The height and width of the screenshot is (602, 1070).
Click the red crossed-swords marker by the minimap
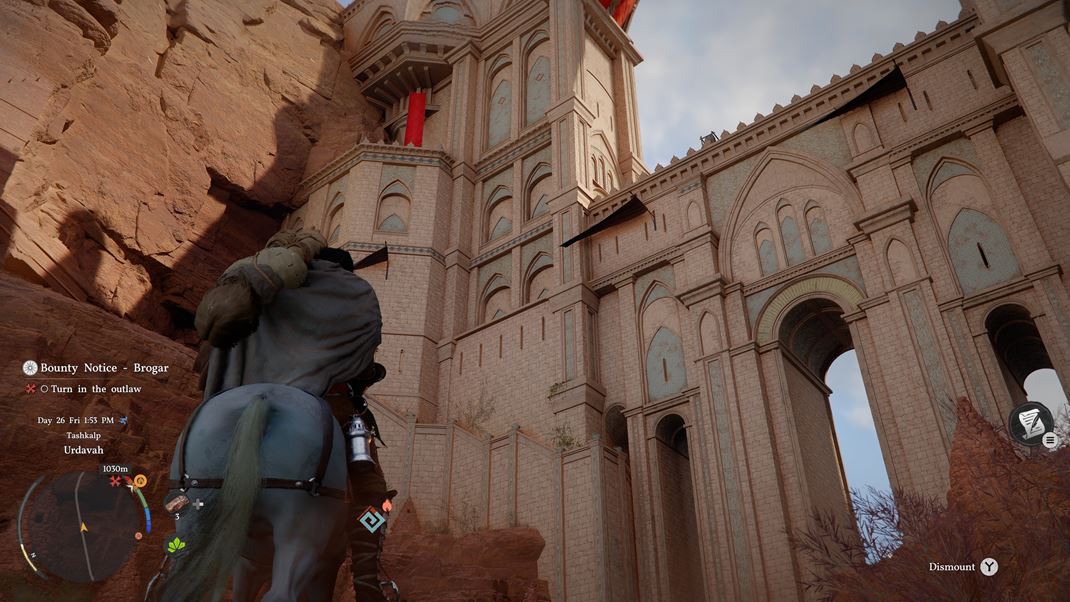115,481
